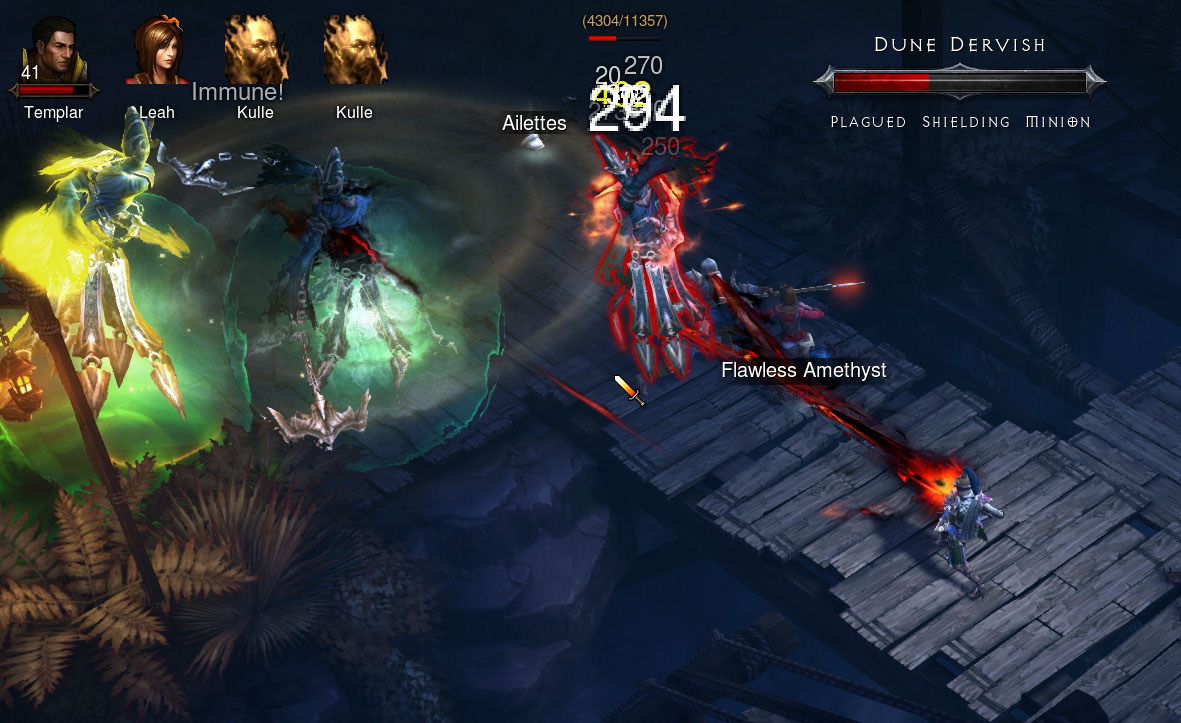Viewport: 1181px width, 723px height.
Task: Grab the Ailettes item label
Action: (534, 123)
